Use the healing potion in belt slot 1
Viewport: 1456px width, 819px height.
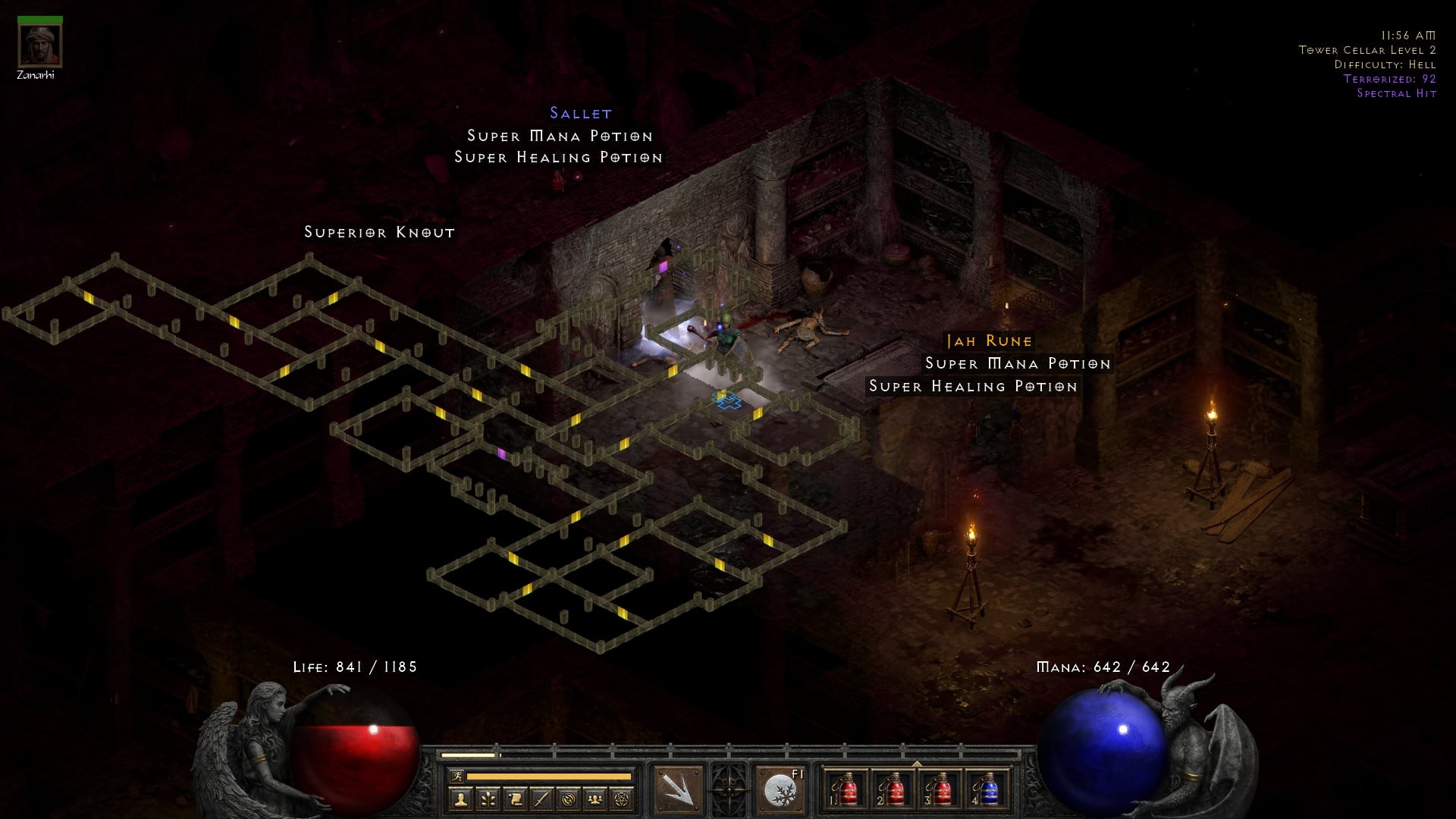click(845, 790)
